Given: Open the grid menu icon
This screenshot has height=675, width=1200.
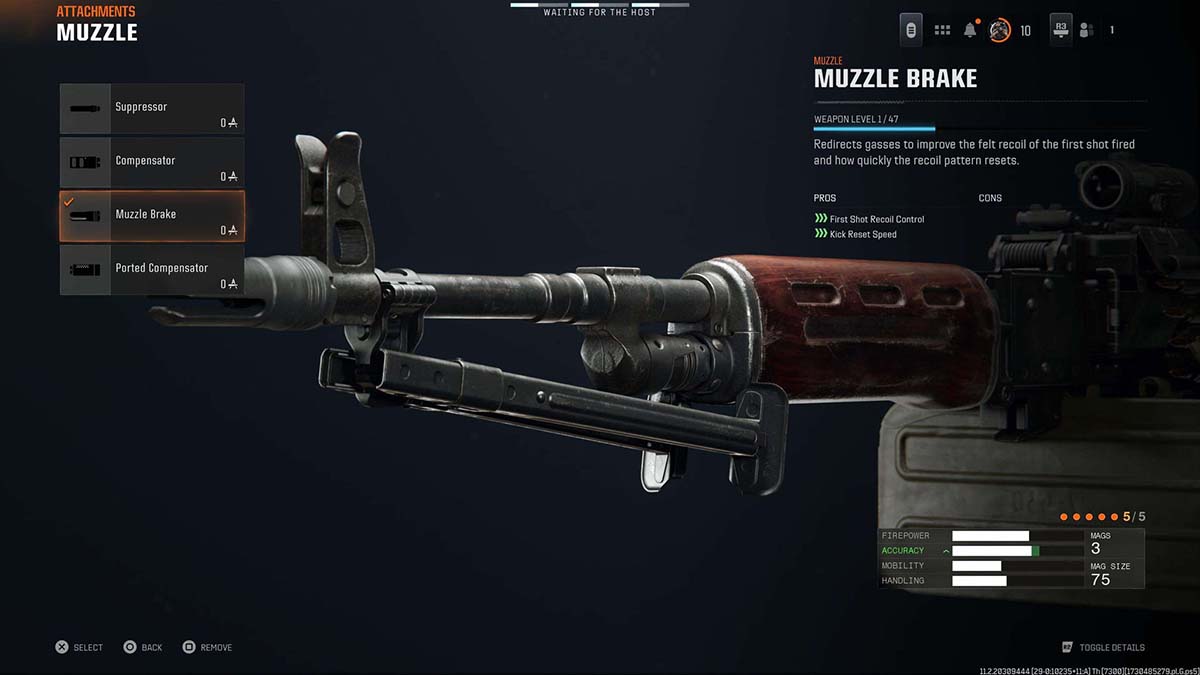Looking at the screenshot, I should click(942, 30).
